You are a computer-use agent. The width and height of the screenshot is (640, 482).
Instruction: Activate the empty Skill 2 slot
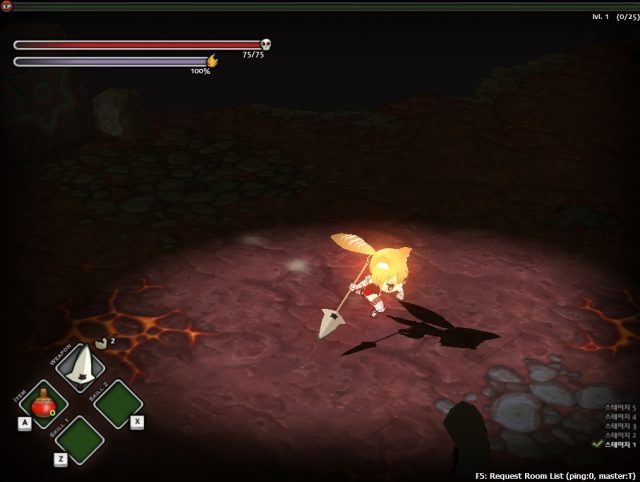(x=118, y=404)
